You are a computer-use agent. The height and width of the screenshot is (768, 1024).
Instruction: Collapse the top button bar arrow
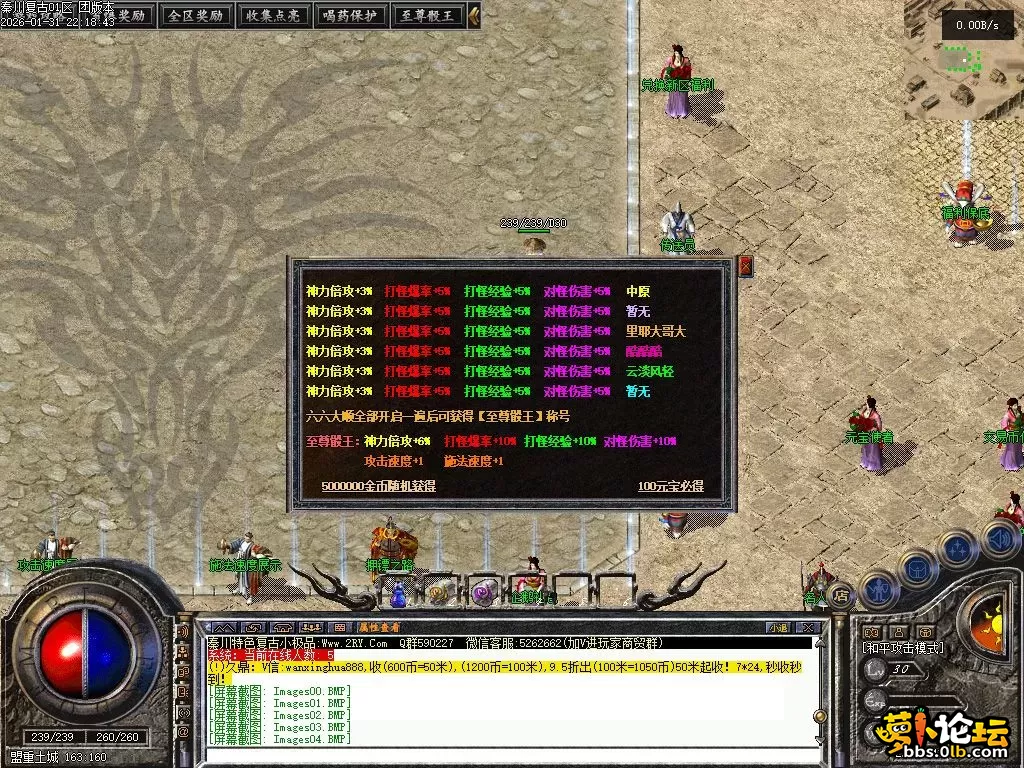474,16
